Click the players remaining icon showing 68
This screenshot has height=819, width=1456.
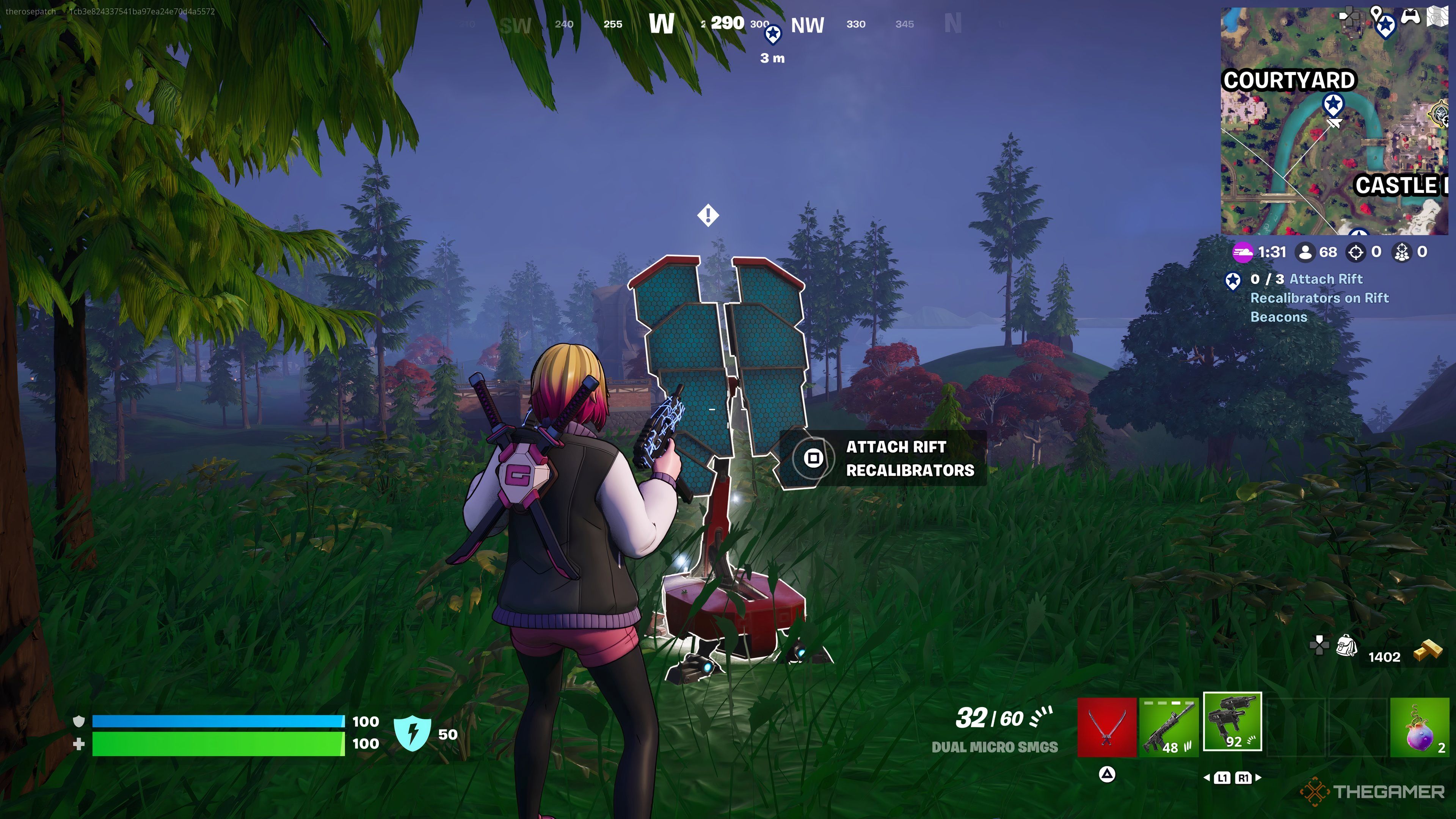(x=1305, y=252)
